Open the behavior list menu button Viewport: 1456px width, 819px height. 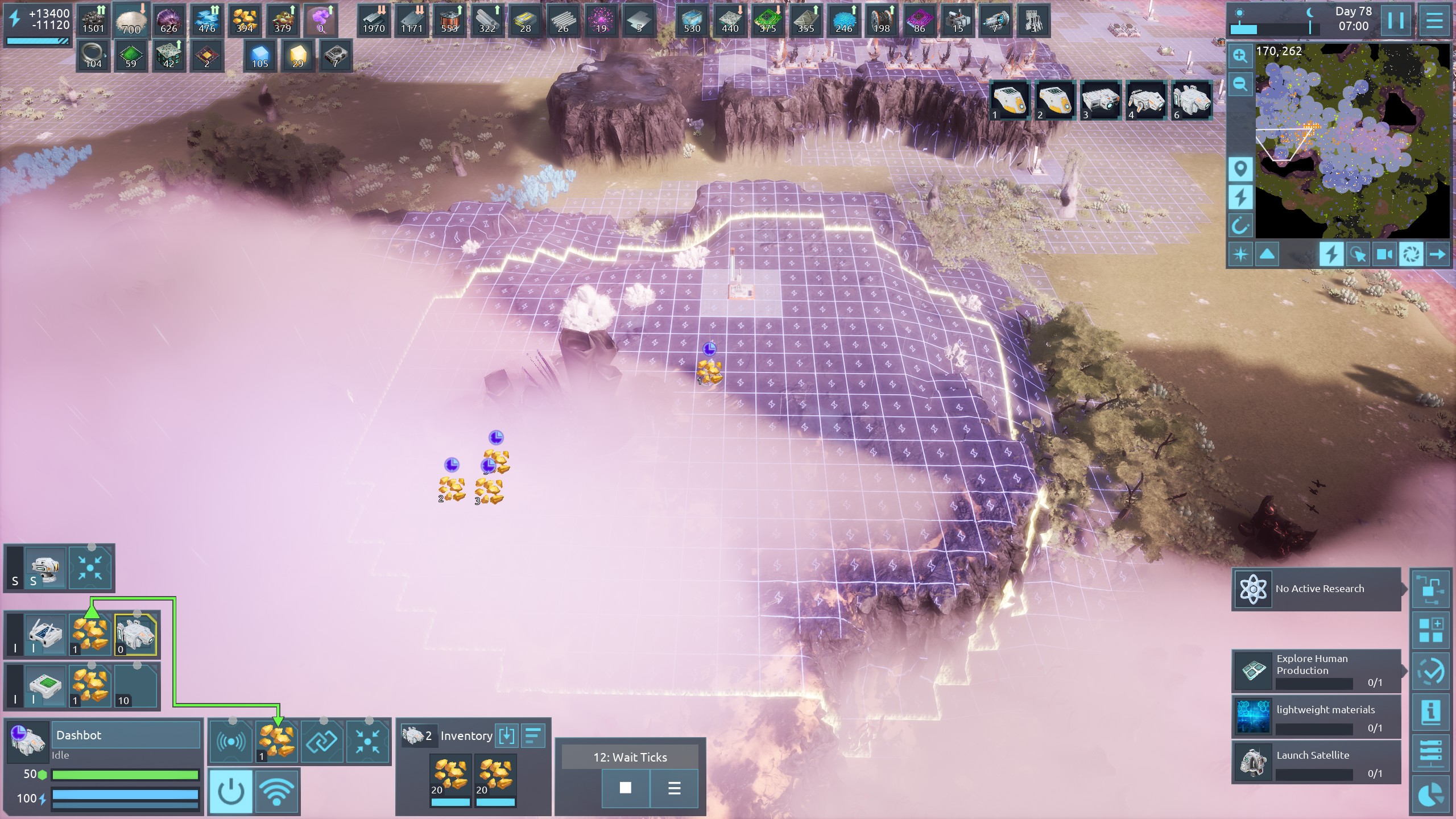(674, 788)
